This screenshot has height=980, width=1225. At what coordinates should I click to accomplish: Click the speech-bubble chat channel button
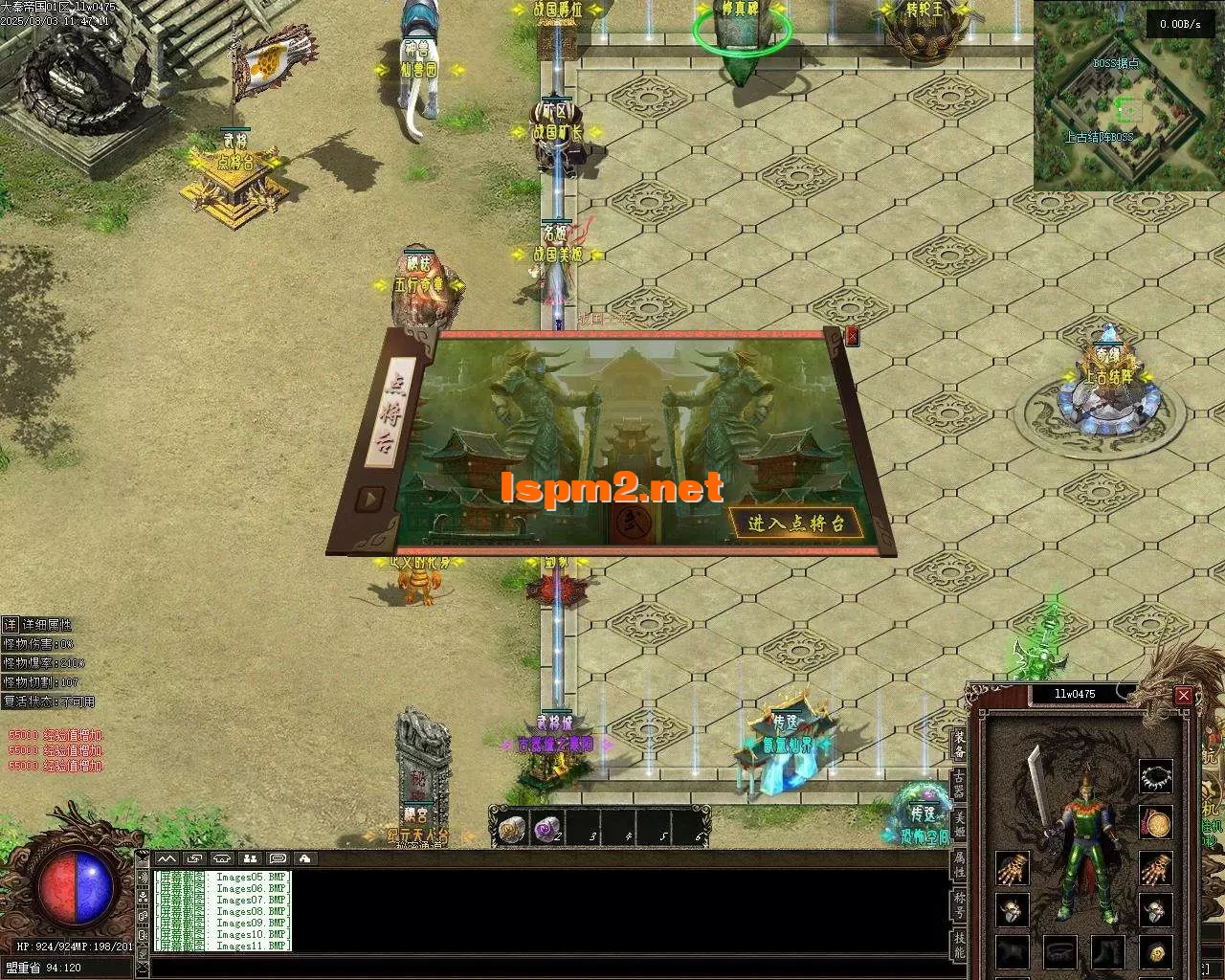click(278, 858)
